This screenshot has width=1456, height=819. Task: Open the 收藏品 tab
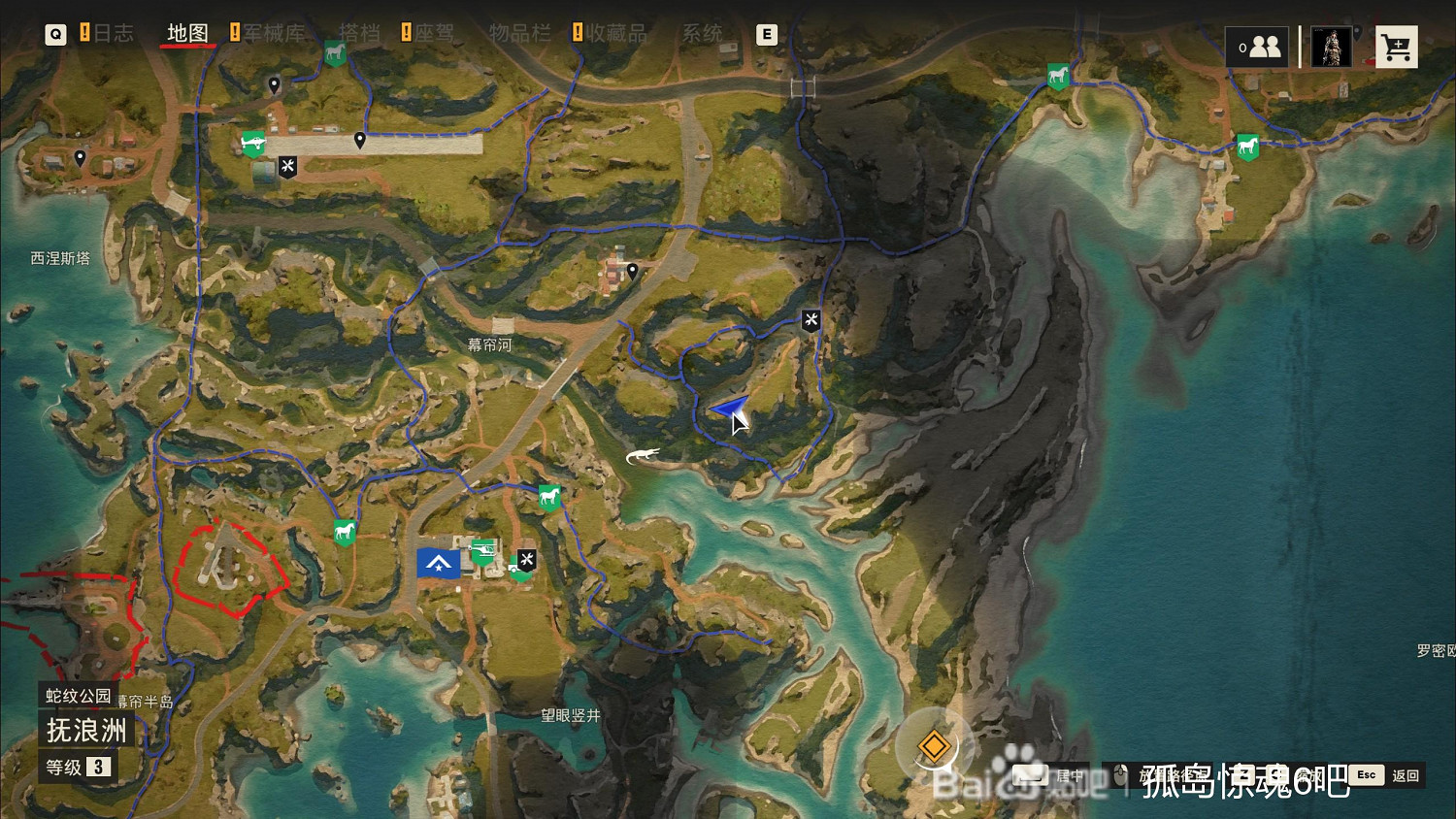pyautogui.click(x=615, y=32)
